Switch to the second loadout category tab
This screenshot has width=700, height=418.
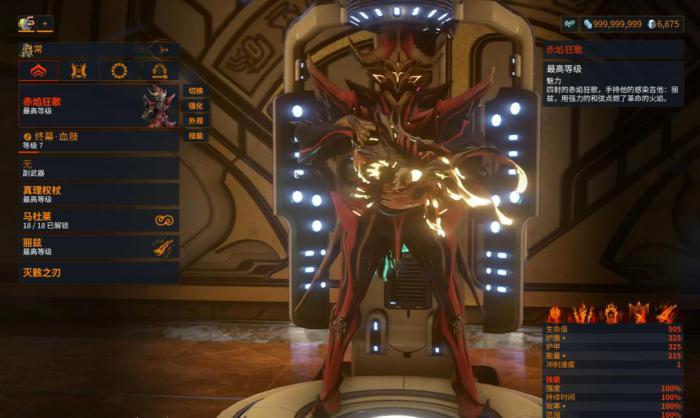pos(79,70)
